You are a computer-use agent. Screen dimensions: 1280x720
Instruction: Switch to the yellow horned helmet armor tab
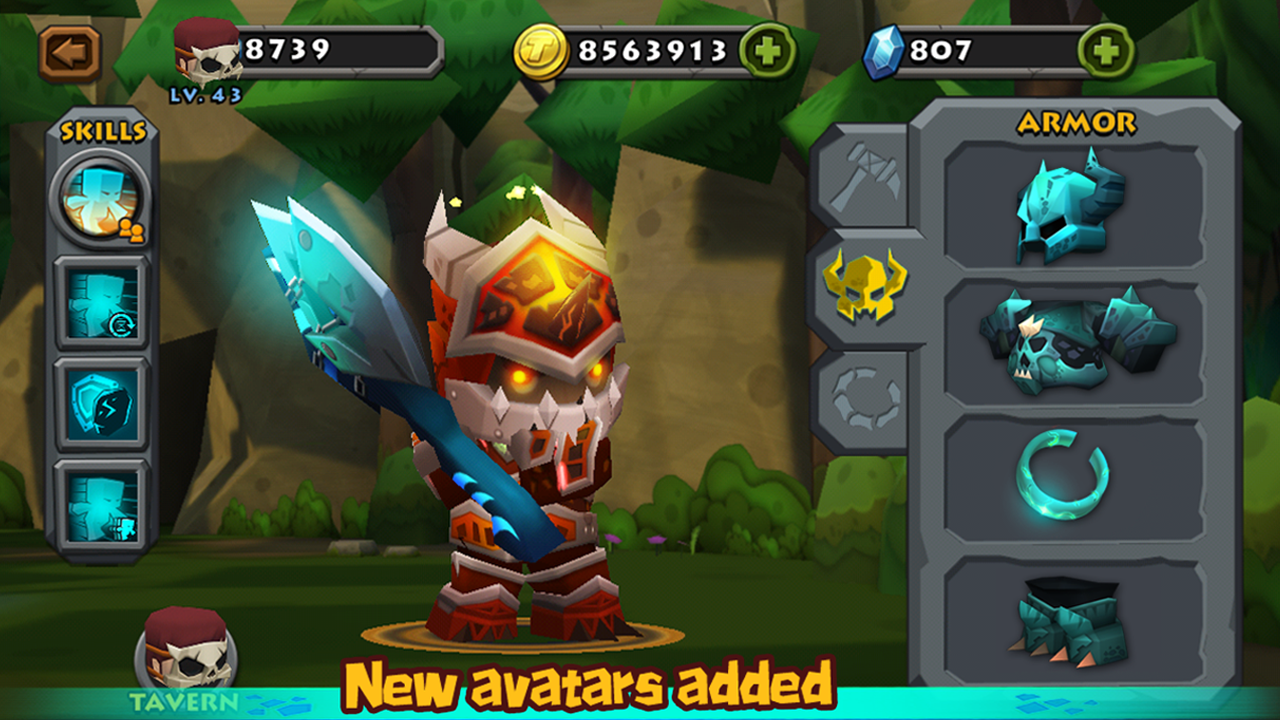tap(864, 286)
